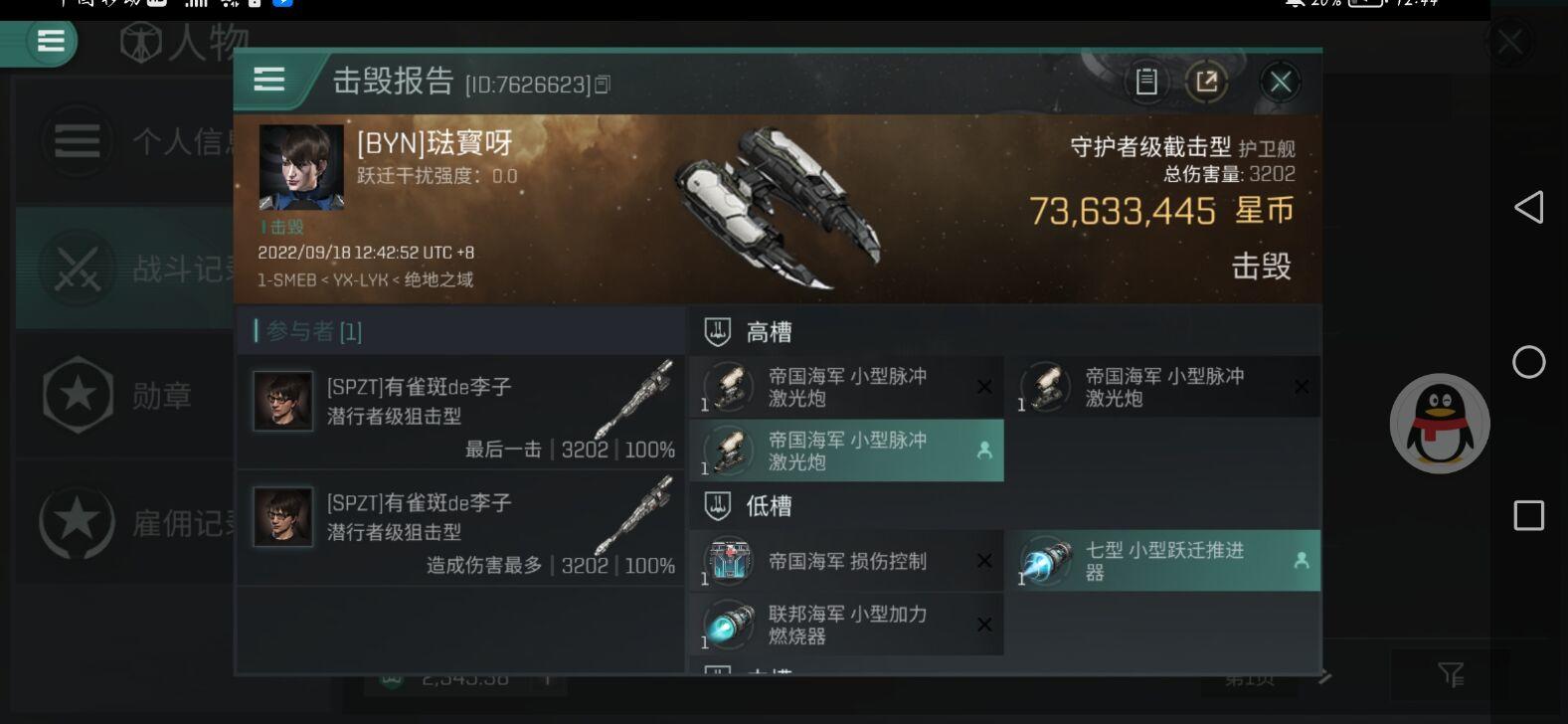Remove the X marker on 帝国海军 损伤控制
This screenshot has height=724, width=1568.
pyautogui.click(x=983, y=560)
